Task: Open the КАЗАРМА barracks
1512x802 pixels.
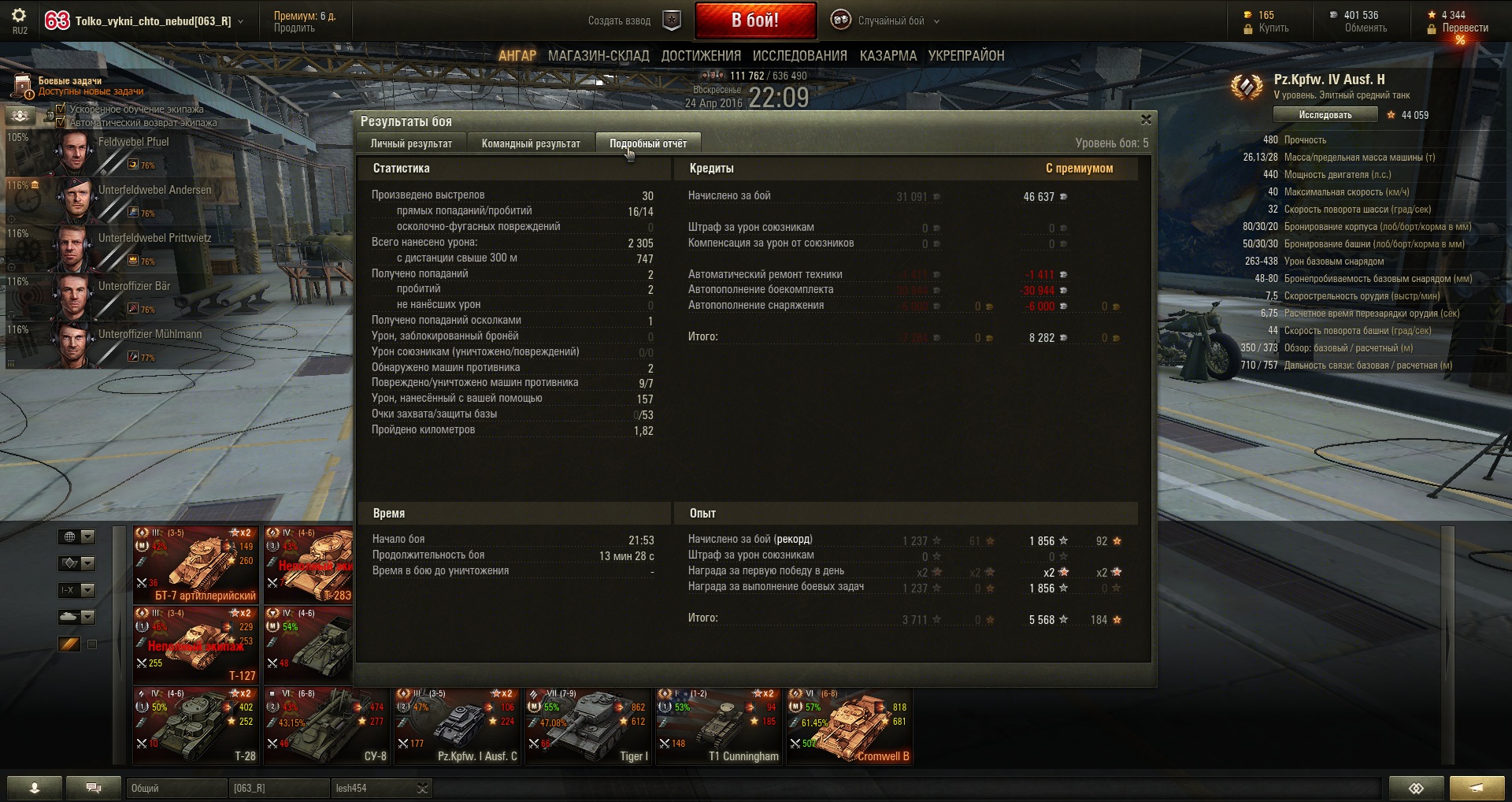Action: tap(888, 56)
